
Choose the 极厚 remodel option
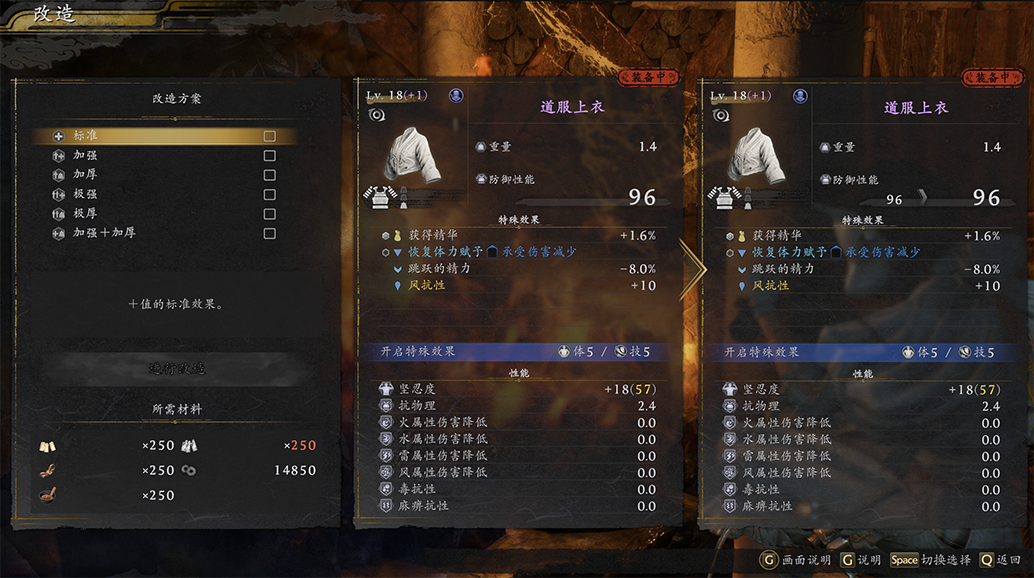tap(163, 213)
